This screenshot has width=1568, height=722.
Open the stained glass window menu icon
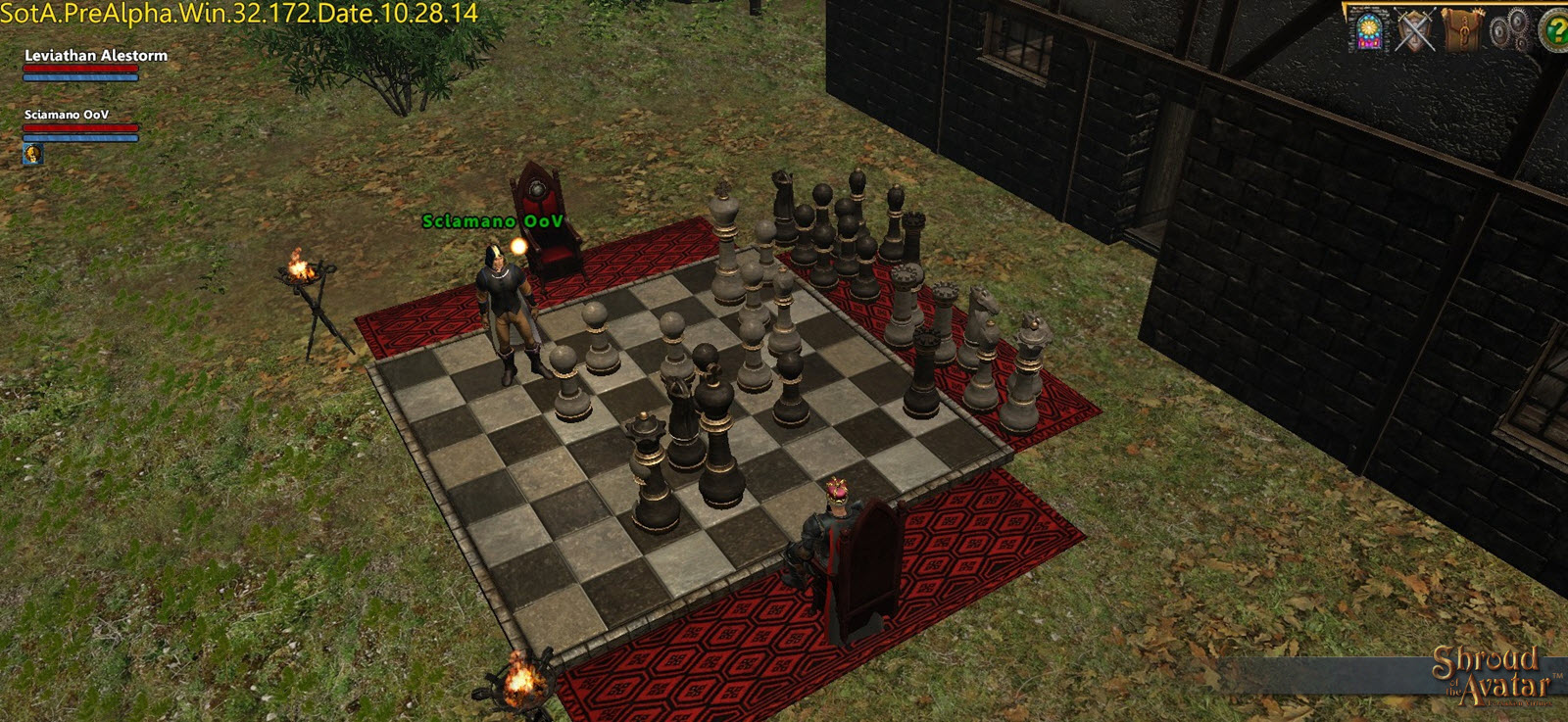tap(1368, 29)
